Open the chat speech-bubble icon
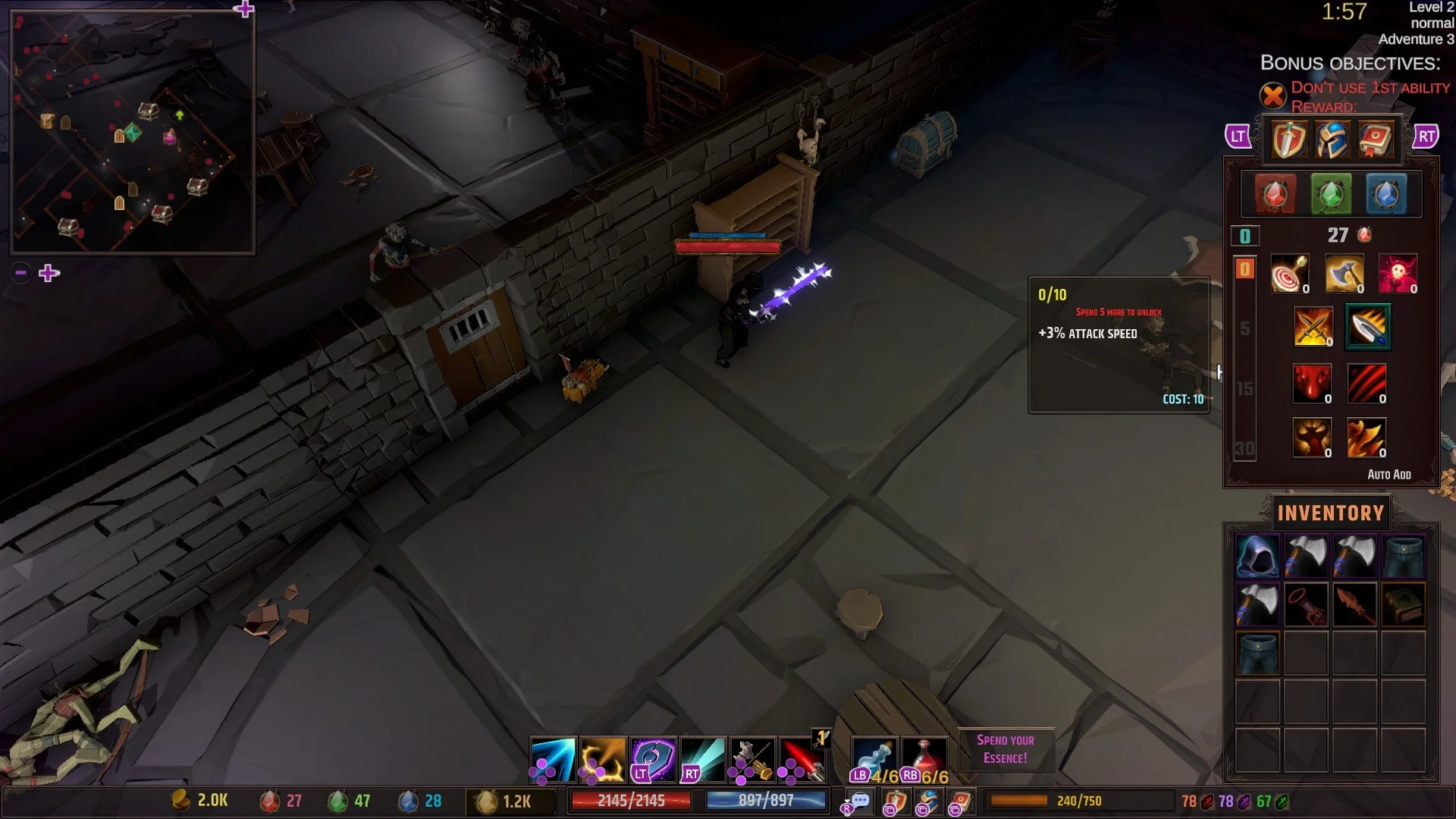 click(859, 801)
